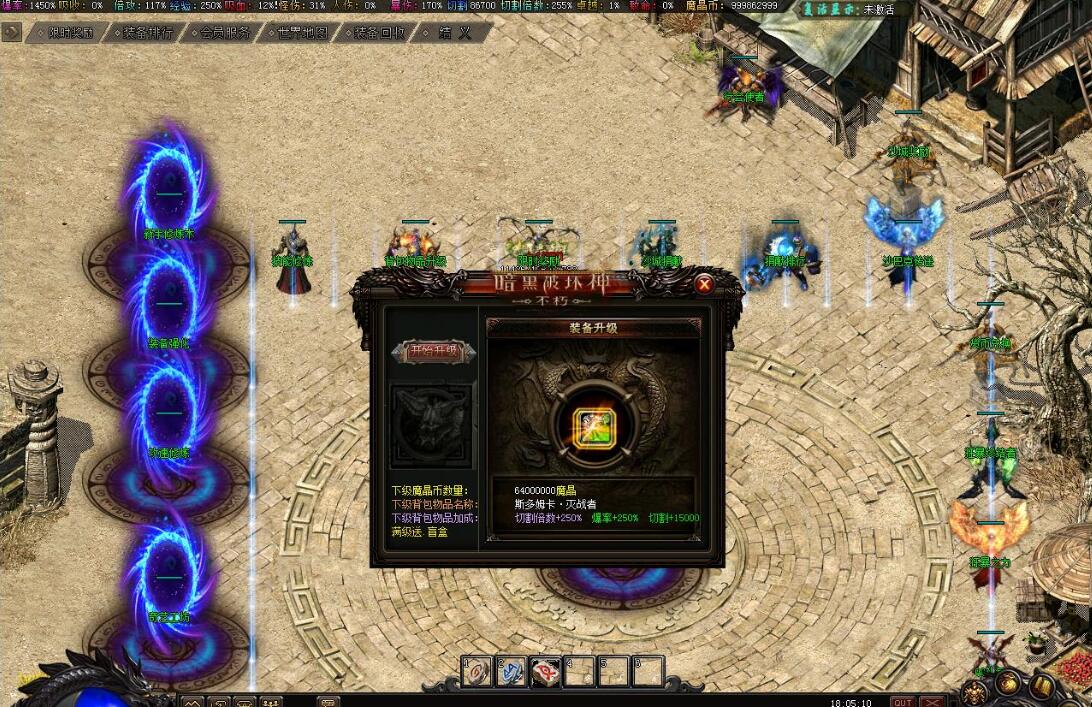The image size is (1092, 707).
Task: Use the blue item in hotbar slot 2
Action: coord(512,671)
